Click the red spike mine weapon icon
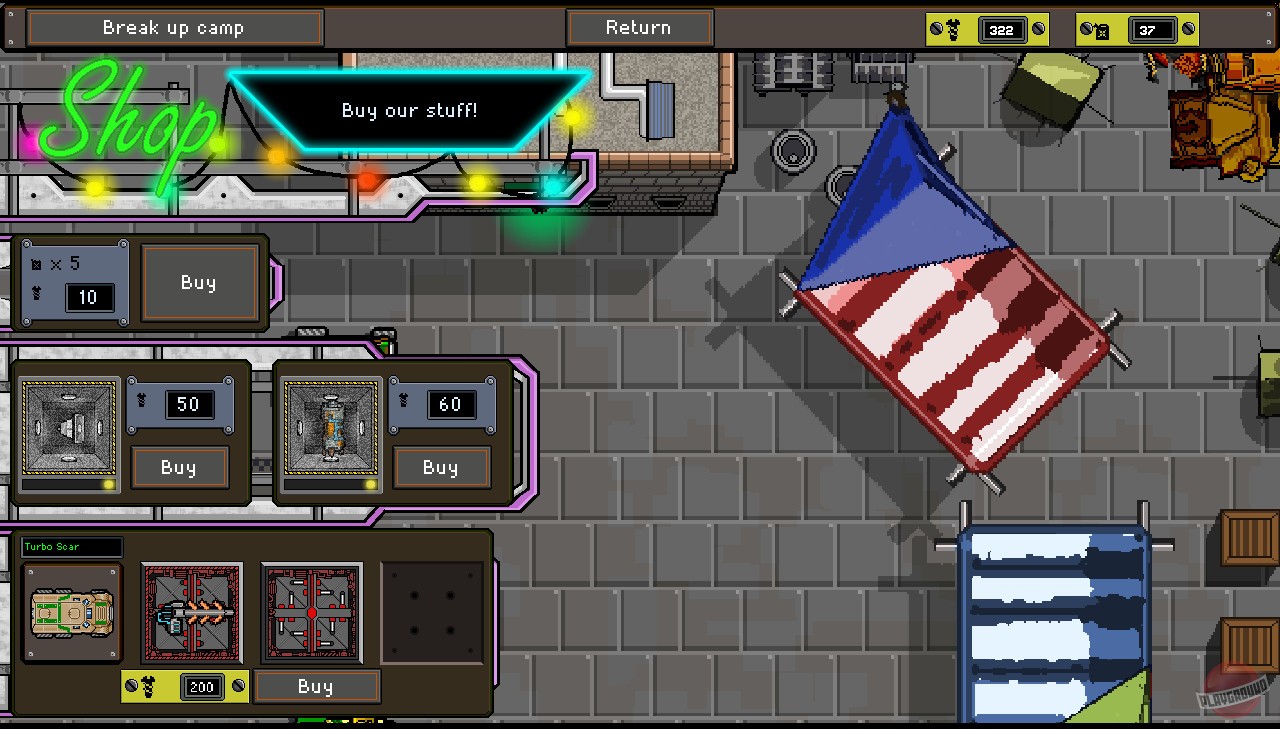Viewport: 1280px width, 729px height. (311, 611)
